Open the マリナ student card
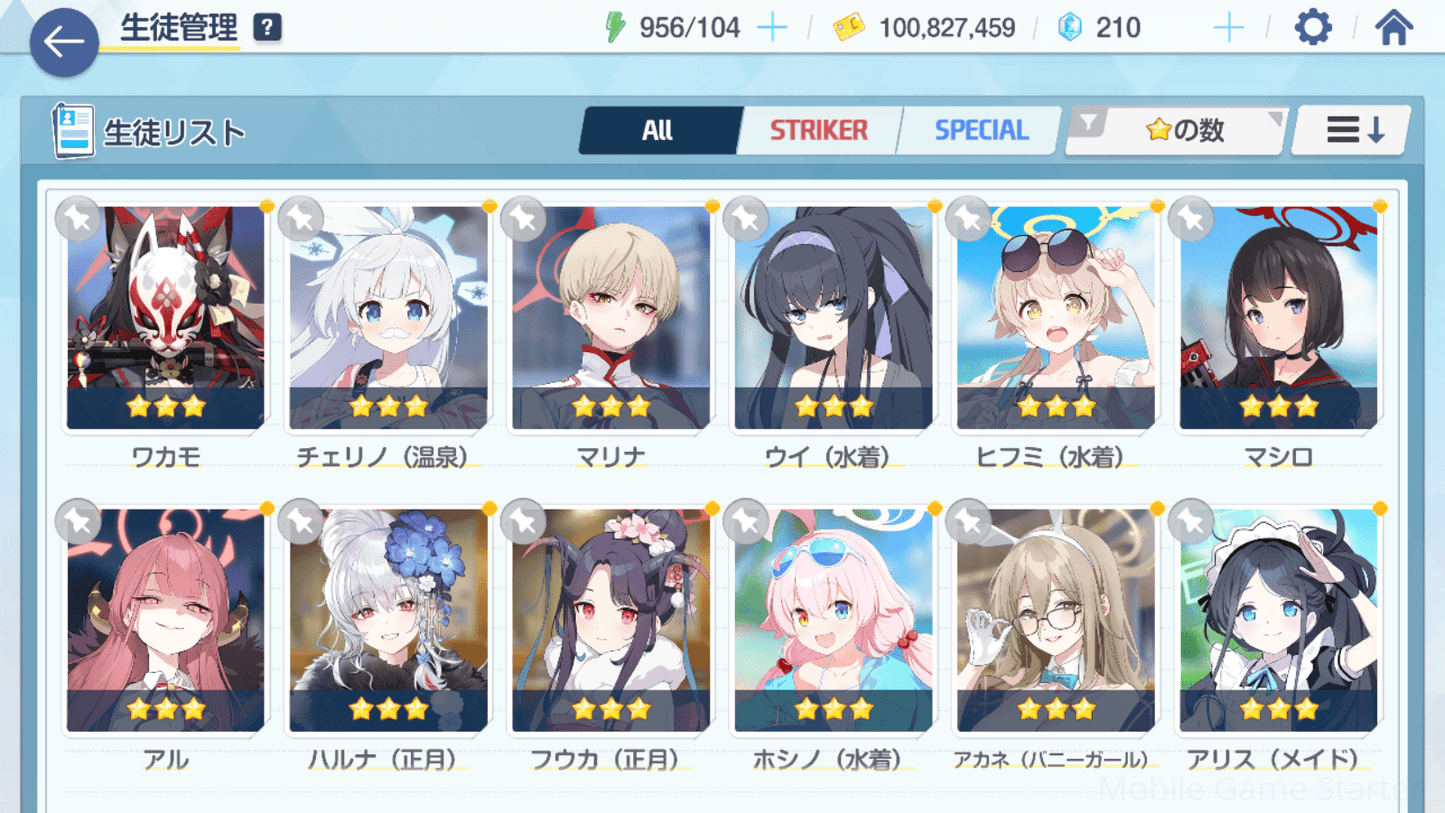The height and width of the screenshot is (813, 1445). coord(611,318)
